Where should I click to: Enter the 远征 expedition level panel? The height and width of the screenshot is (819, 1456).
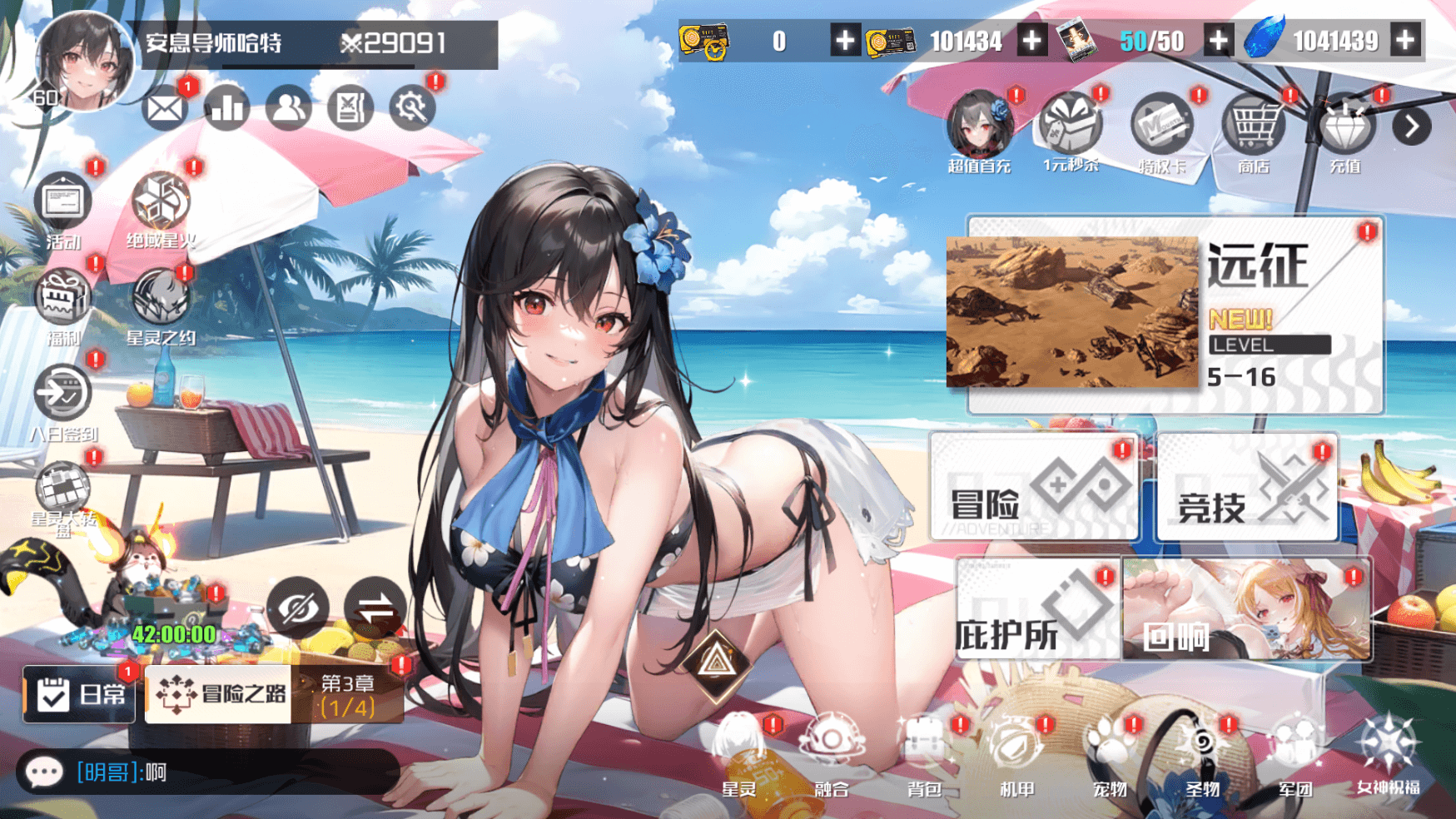1174,315
